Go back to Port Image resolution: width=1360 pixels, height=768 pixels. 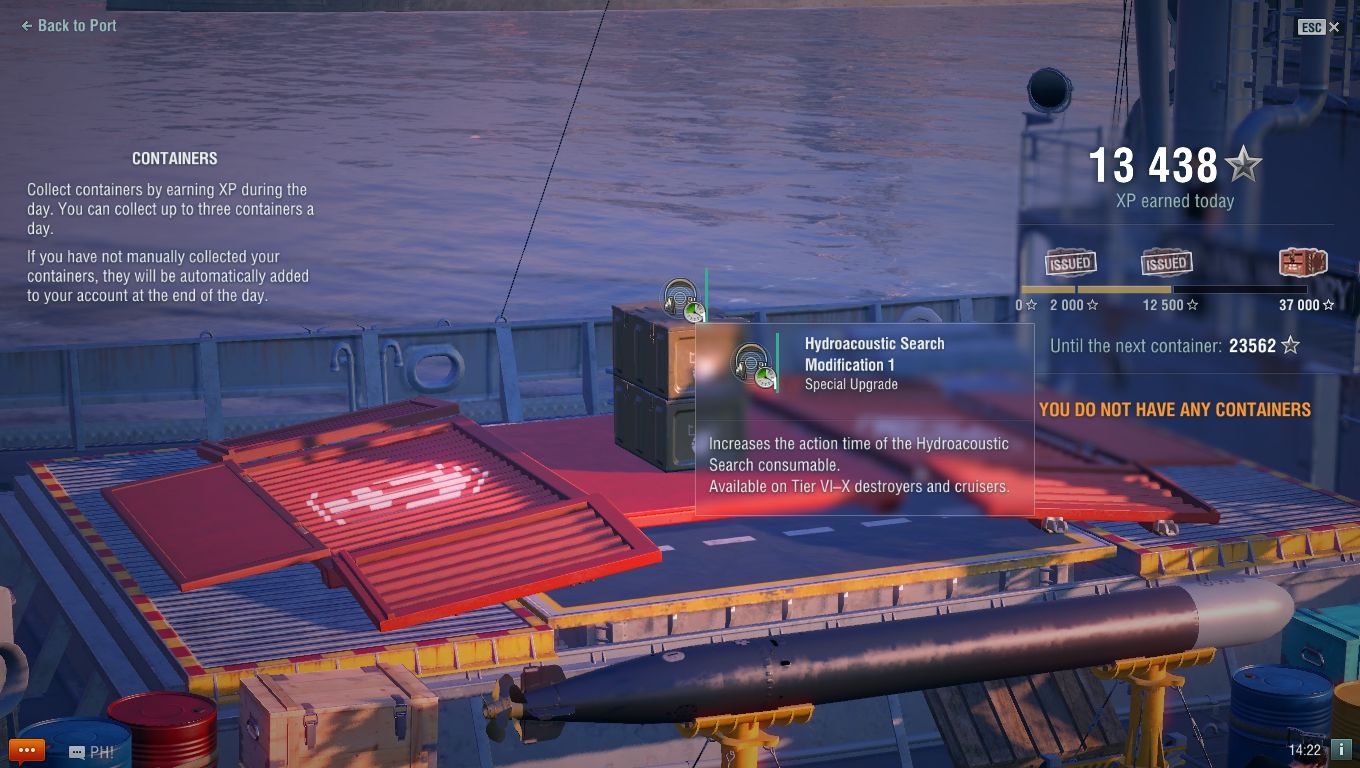point(69,26)
